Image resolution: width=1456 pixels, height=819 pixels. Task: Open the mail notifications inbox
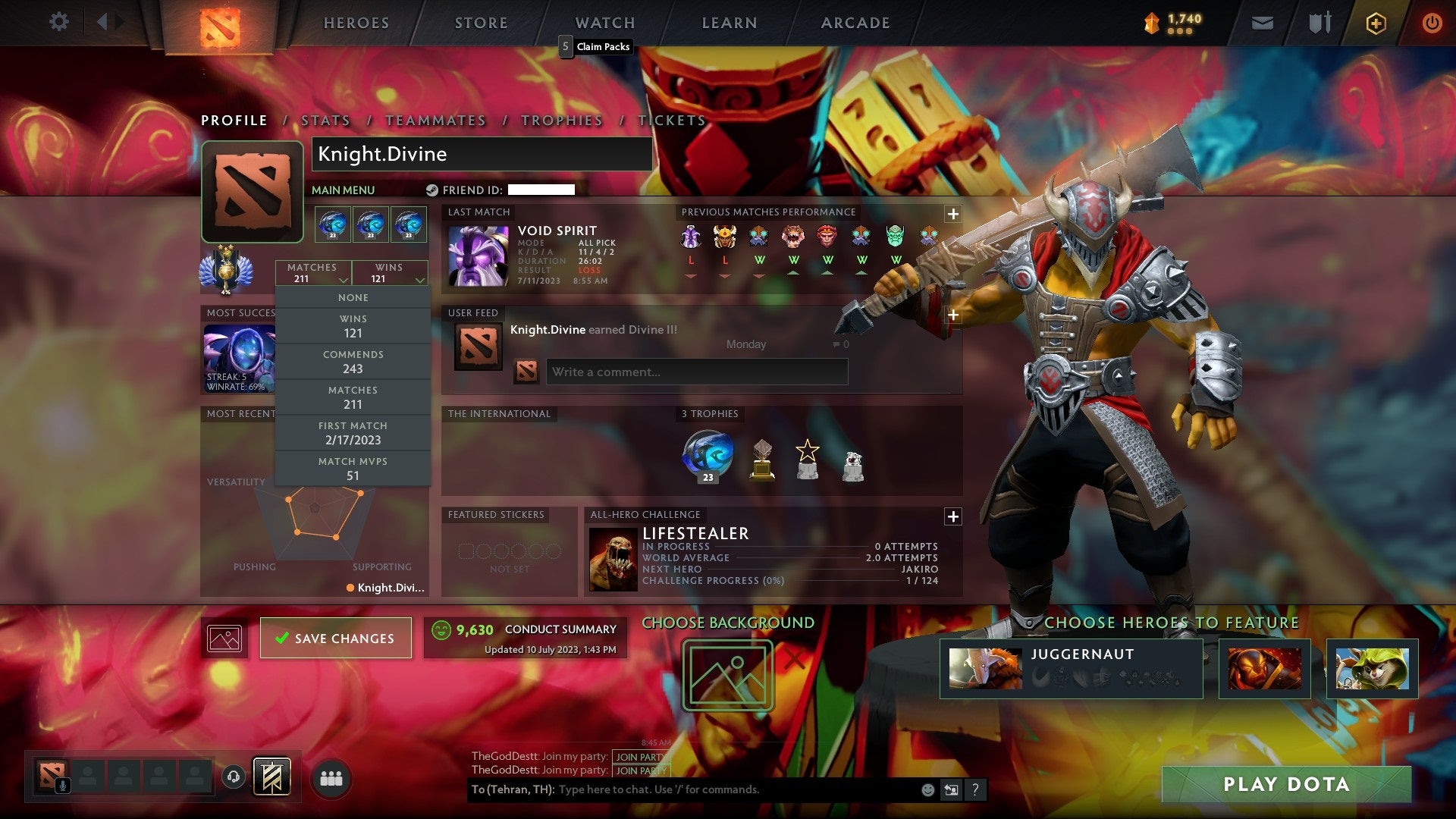tap(1263, 22)
